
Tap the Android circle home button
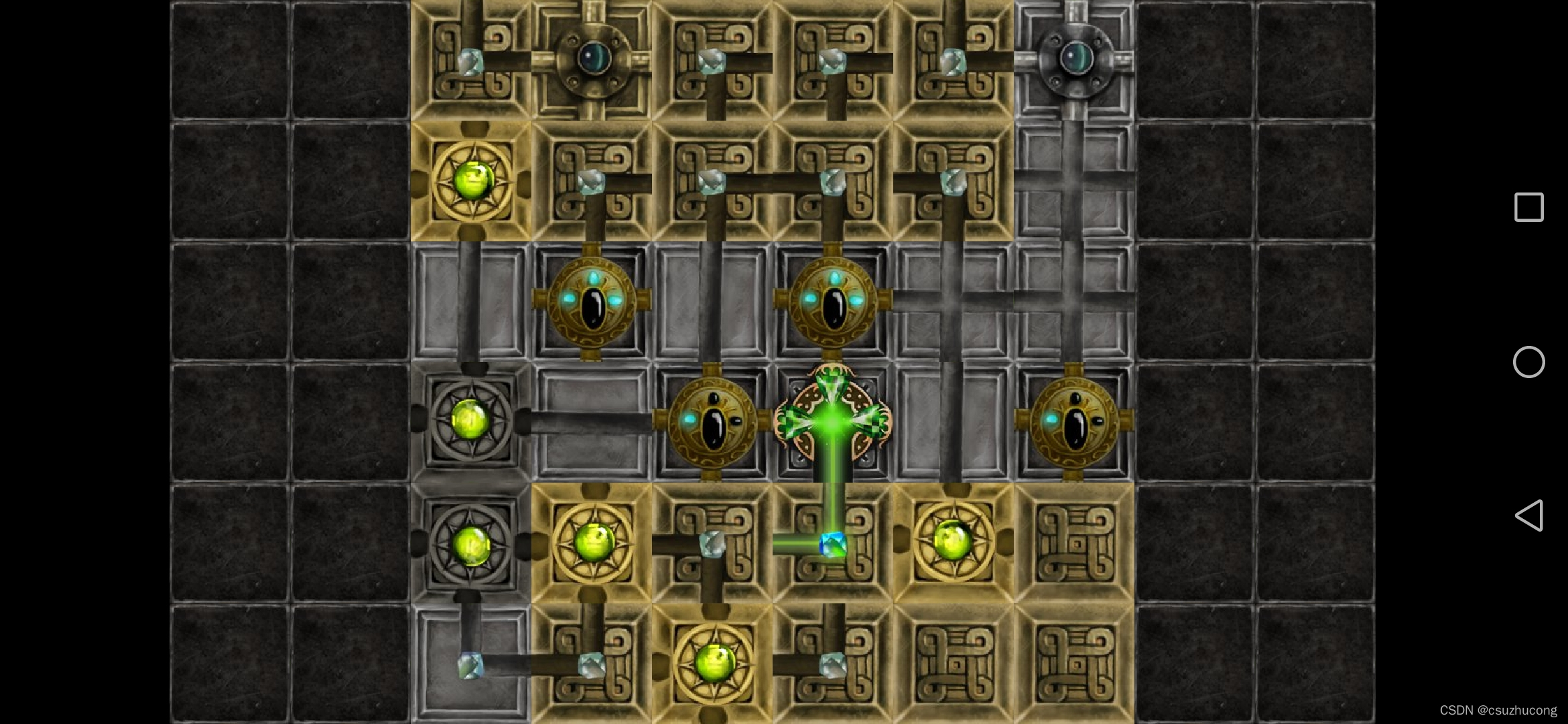1529,362
